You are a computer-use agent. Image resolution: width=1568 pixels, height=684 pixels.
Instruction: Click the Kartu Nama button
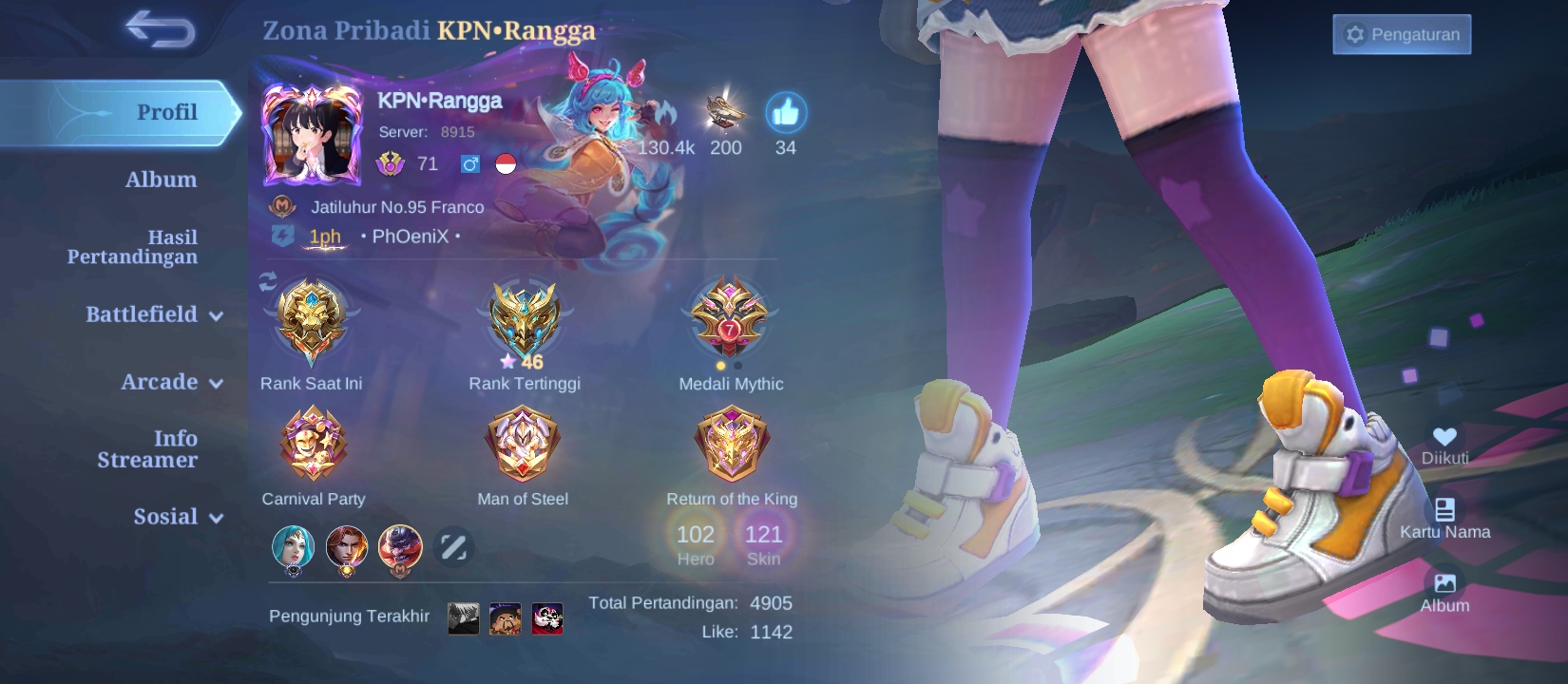click(1445, 509)
